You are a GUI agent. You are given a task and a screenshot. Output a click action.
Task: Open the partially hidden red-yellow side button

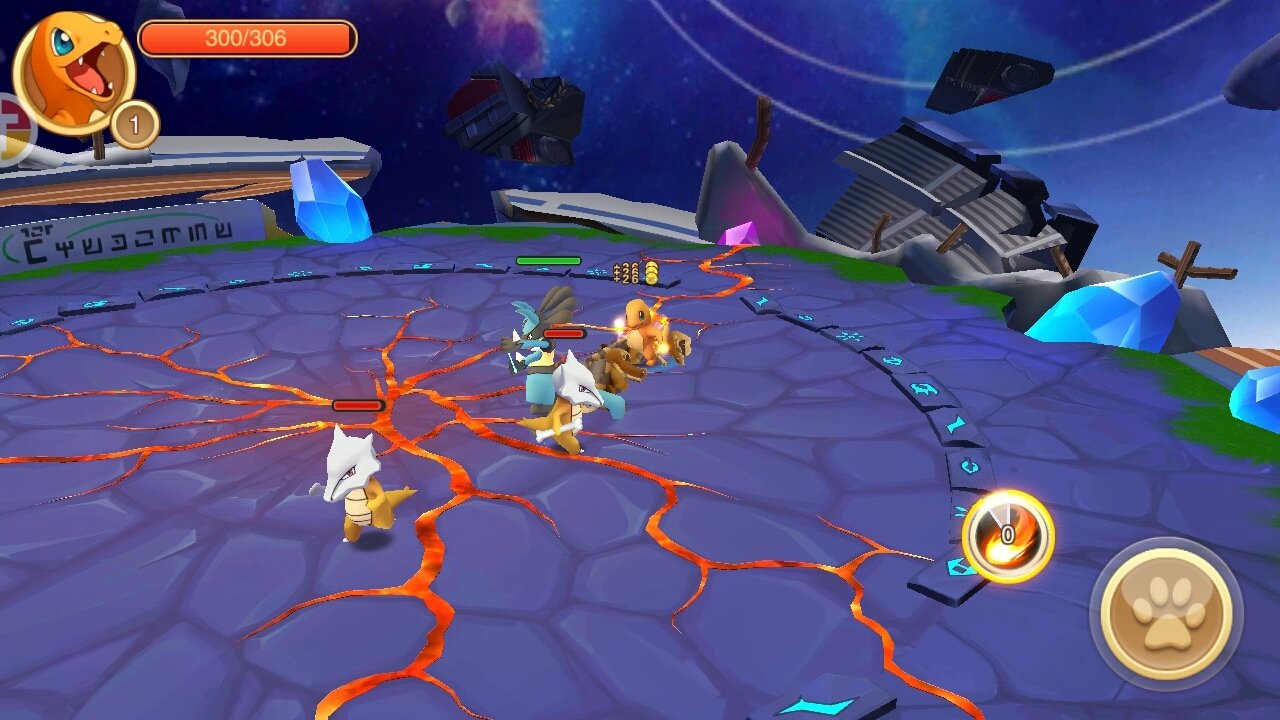pos(15,128)
